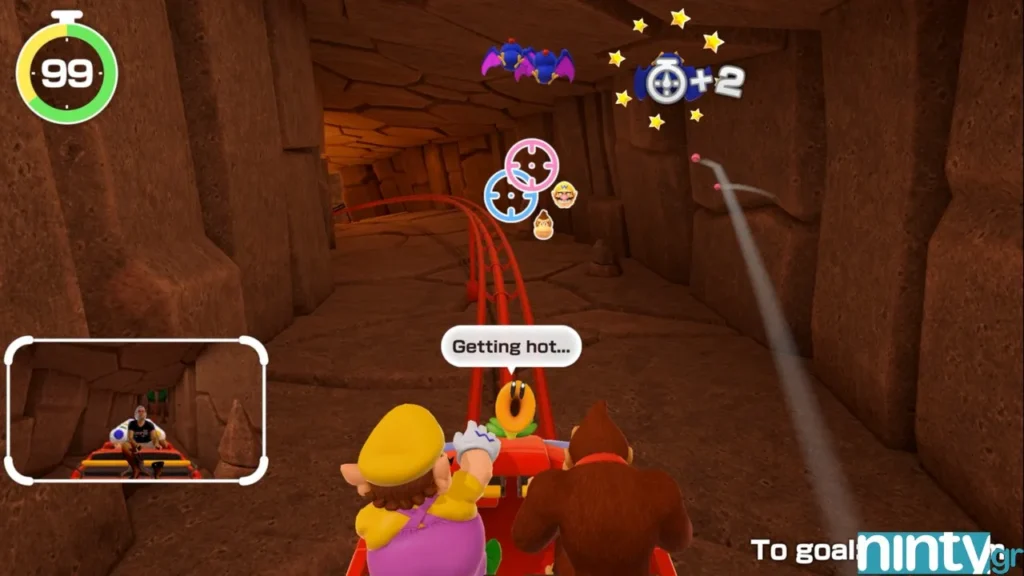Open the rear-view camera inset
Viewport: 1024px width, 576px height.
pos(137,410)
